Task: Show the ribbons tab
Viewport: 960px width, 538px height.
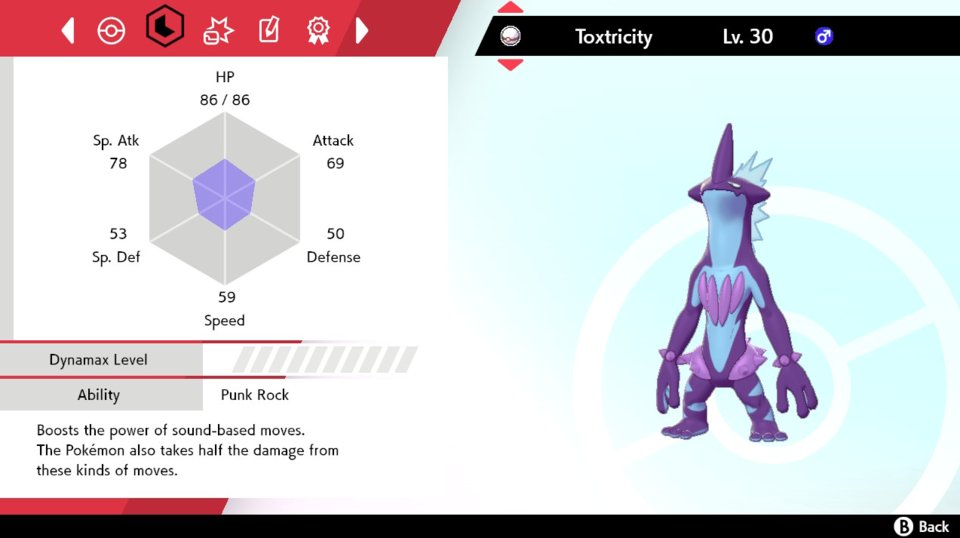Action: tap(318, 31)
